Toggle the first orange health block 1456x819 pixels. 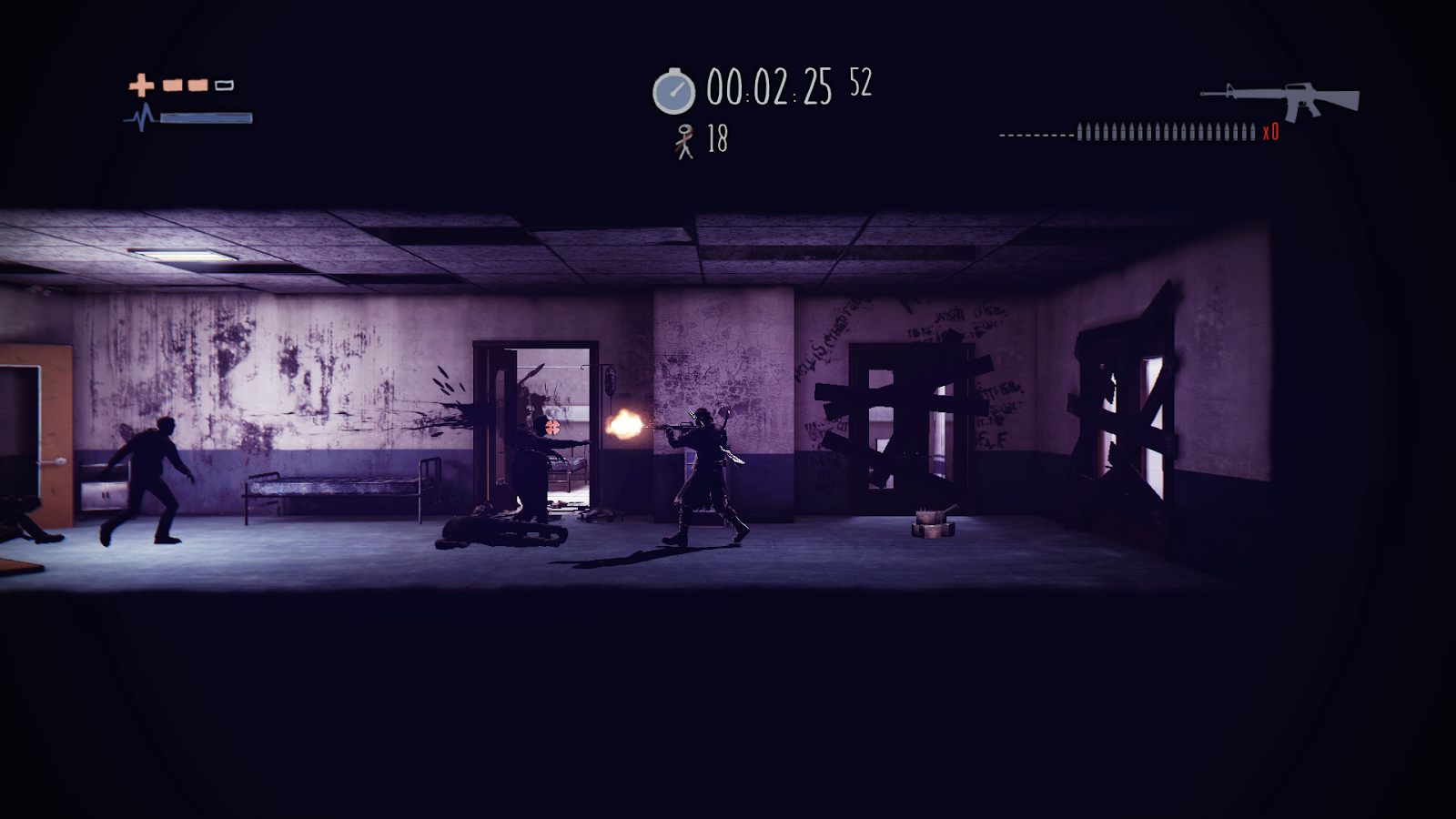point(171,85)
